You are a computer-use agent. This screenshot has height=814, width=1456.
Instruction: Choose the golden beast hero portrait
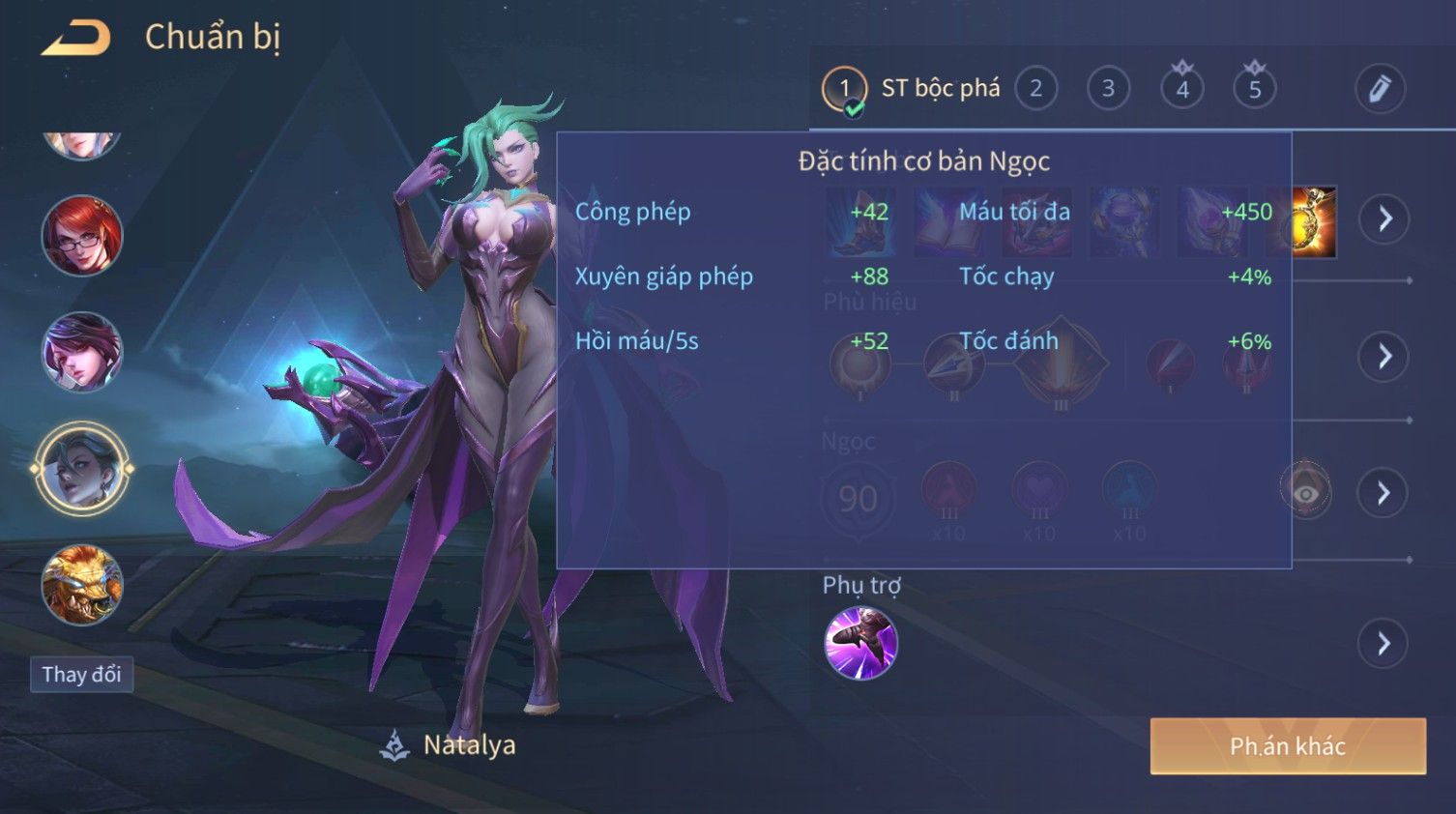coord(82,585)
